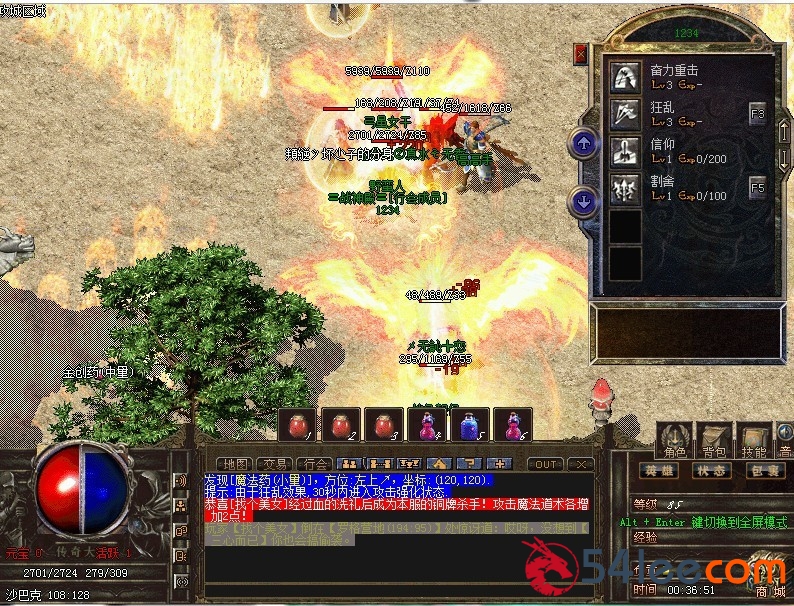The height and width of the screenshot is (606, 794).
Task: Use the red potion in hotbar slot 1
Action: pyautogui.click(x=298, y=425)
